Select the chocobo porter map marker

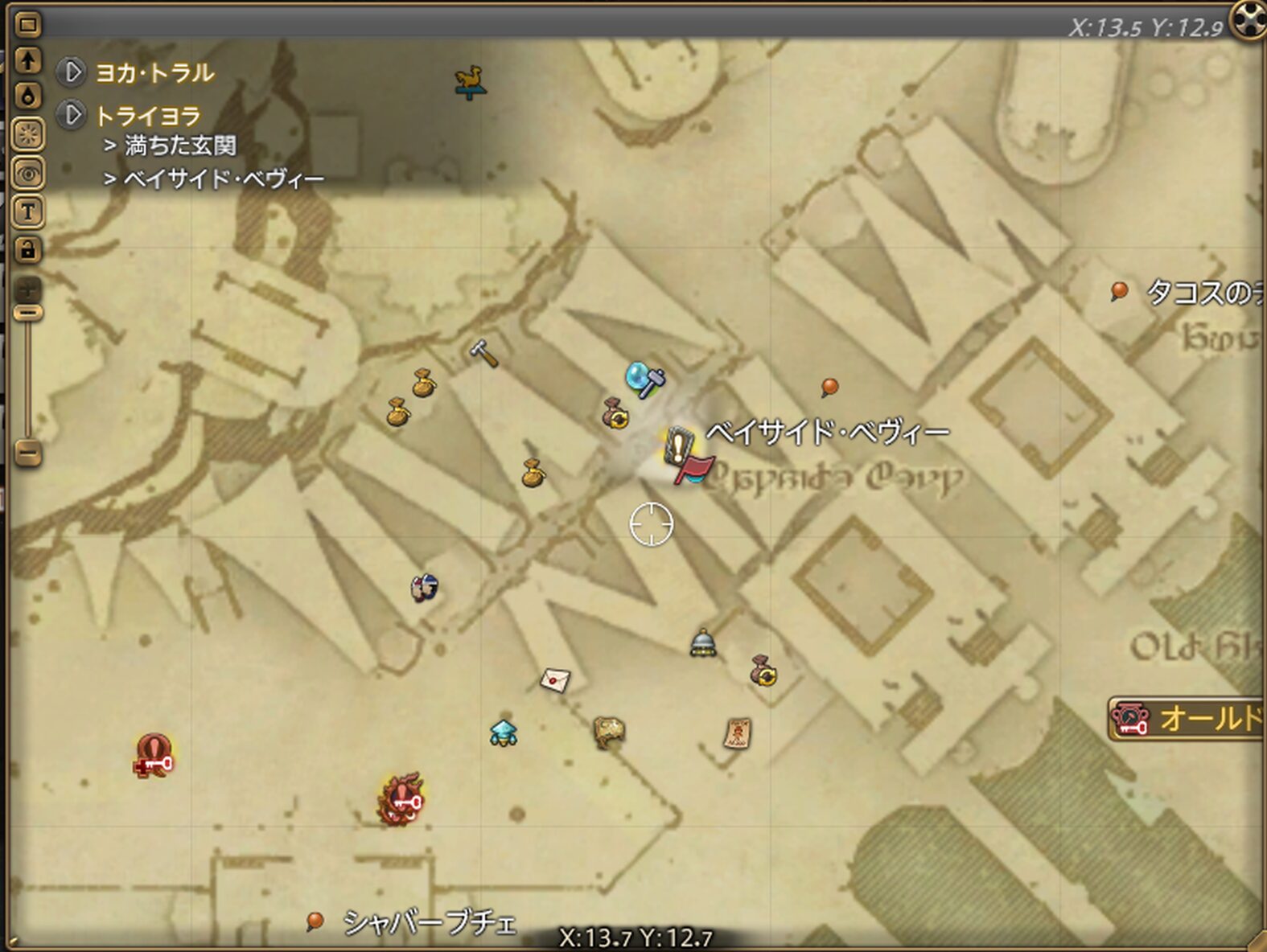[x=469, y=82]
